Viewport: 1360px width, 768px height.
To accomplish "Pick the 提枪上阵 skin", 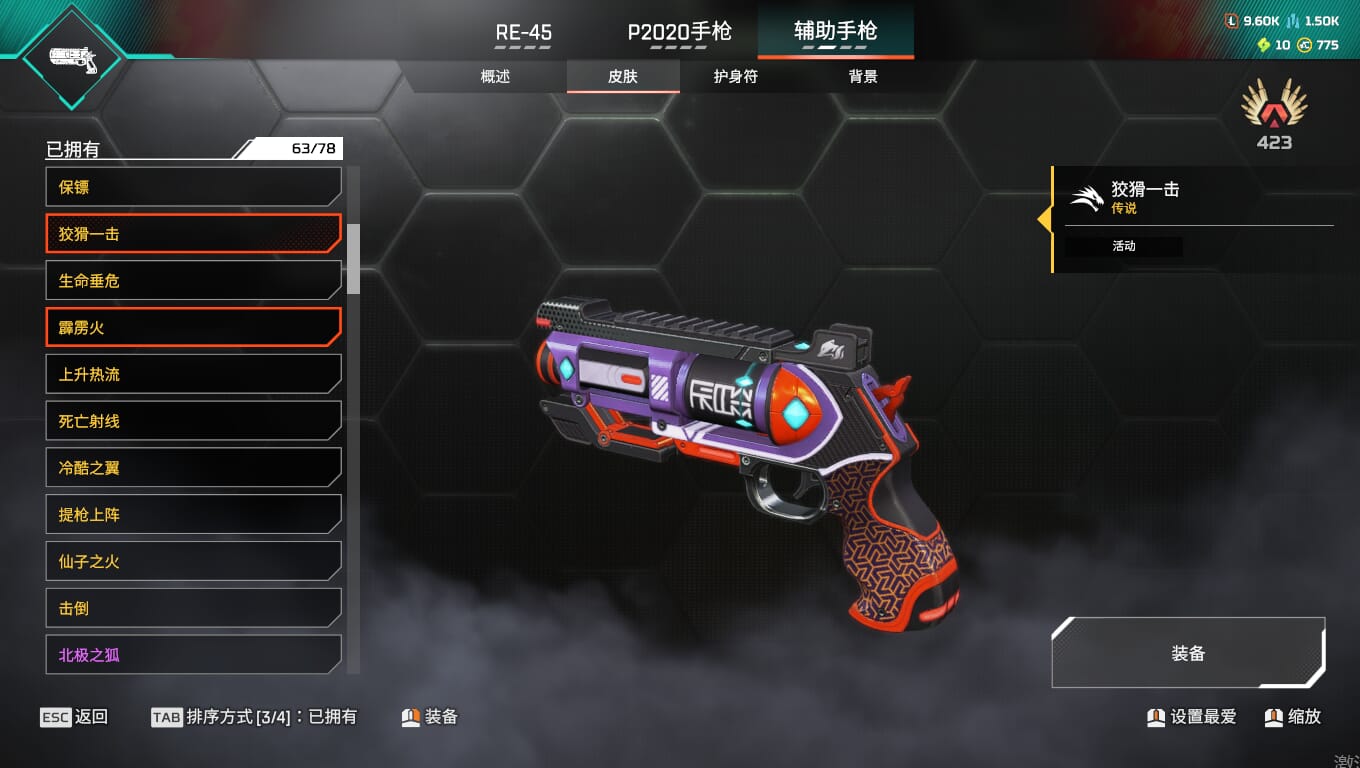I will (193, 515).
